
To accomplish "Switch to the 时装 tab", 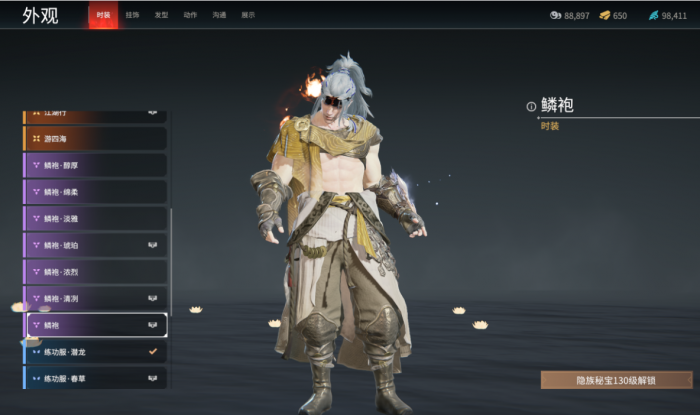I will [x=103, y=15].
